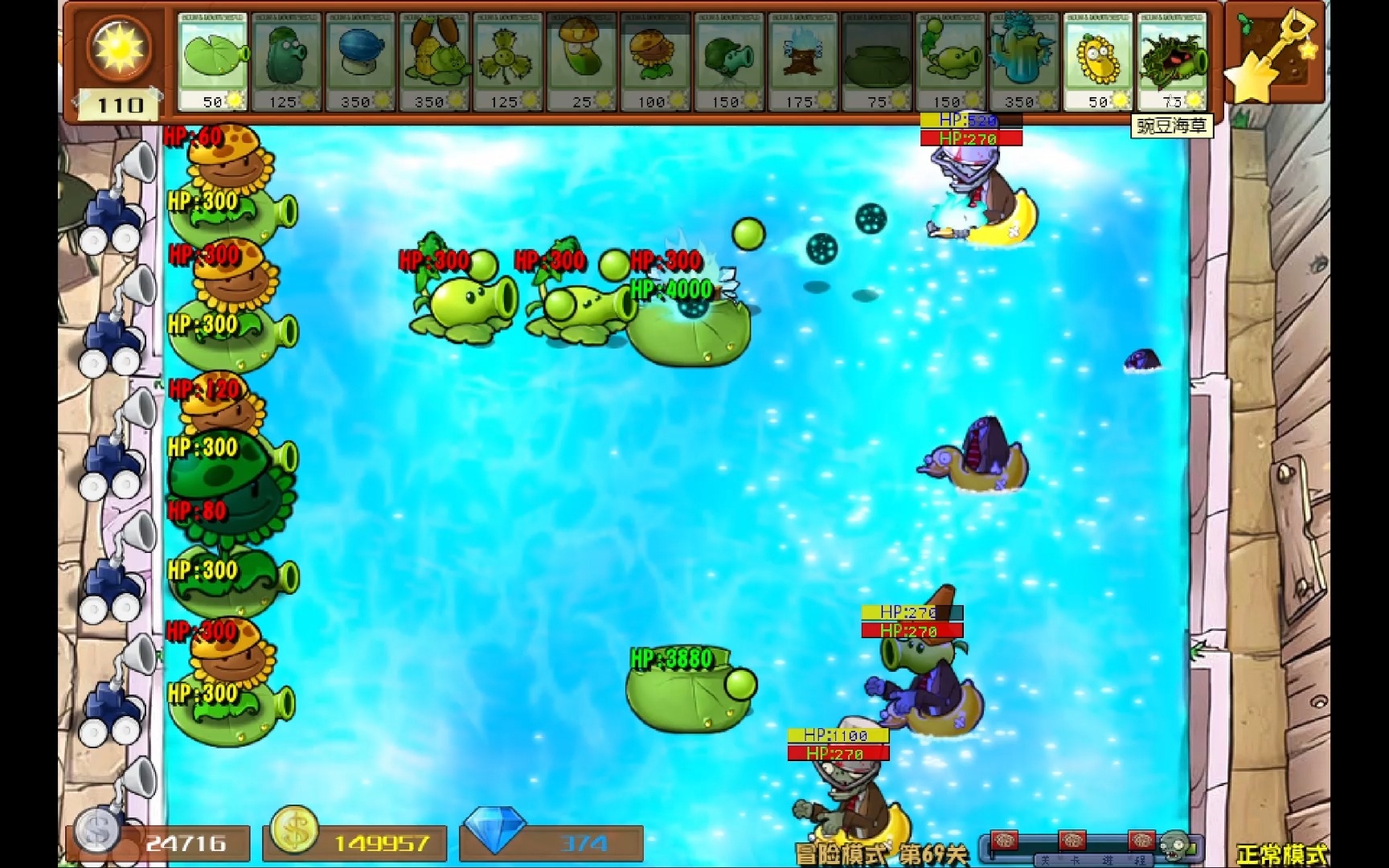1389x868 pixels.
Task: Choose the blue winter melon mushroom card
Action: click(359, 61)
